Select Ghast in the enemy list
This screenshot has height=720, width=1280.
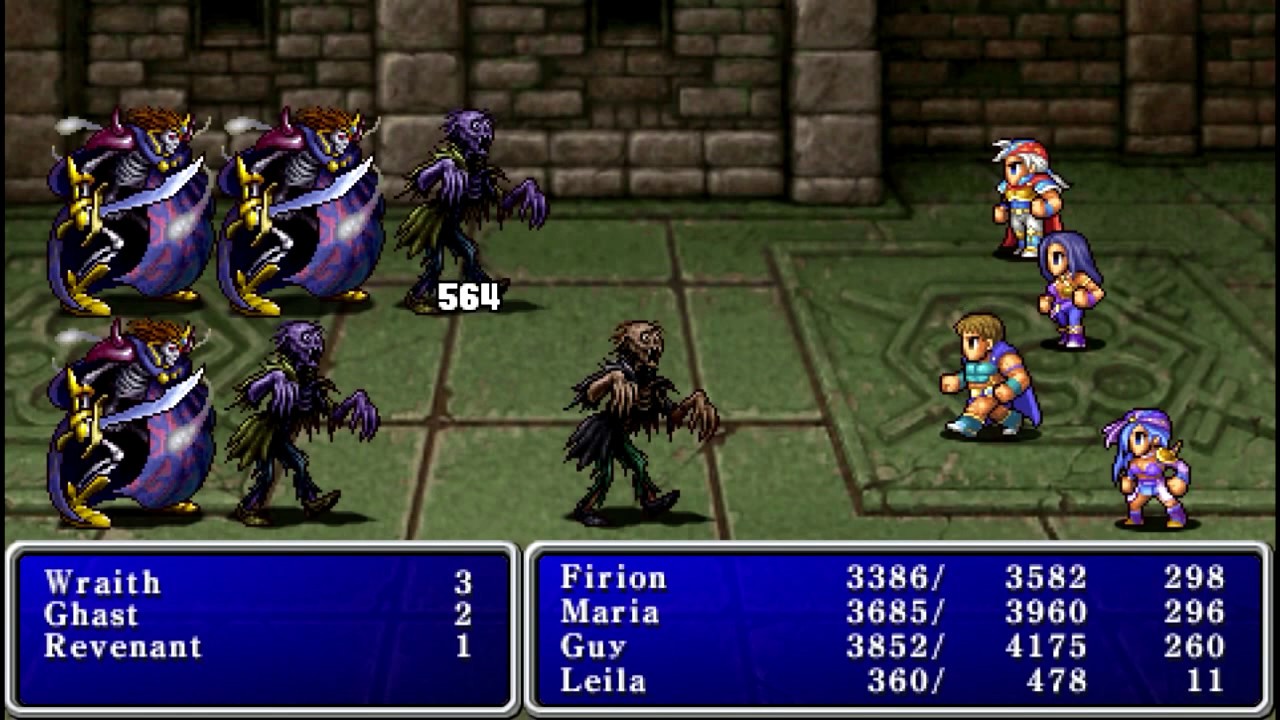(x=91, y=614)
